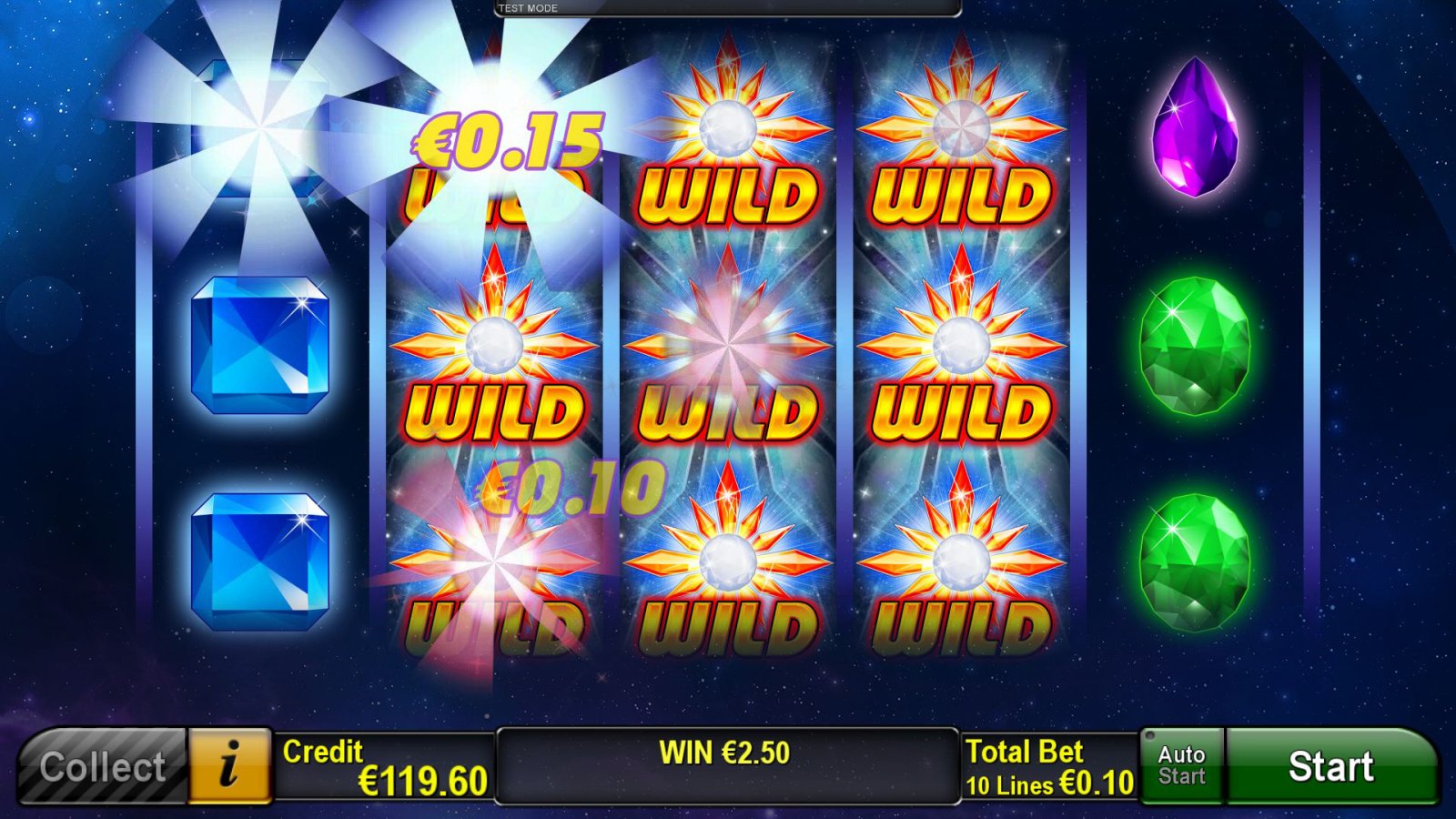
Task: Select the lower blue gem on reel one
Action: click(259, 555)
